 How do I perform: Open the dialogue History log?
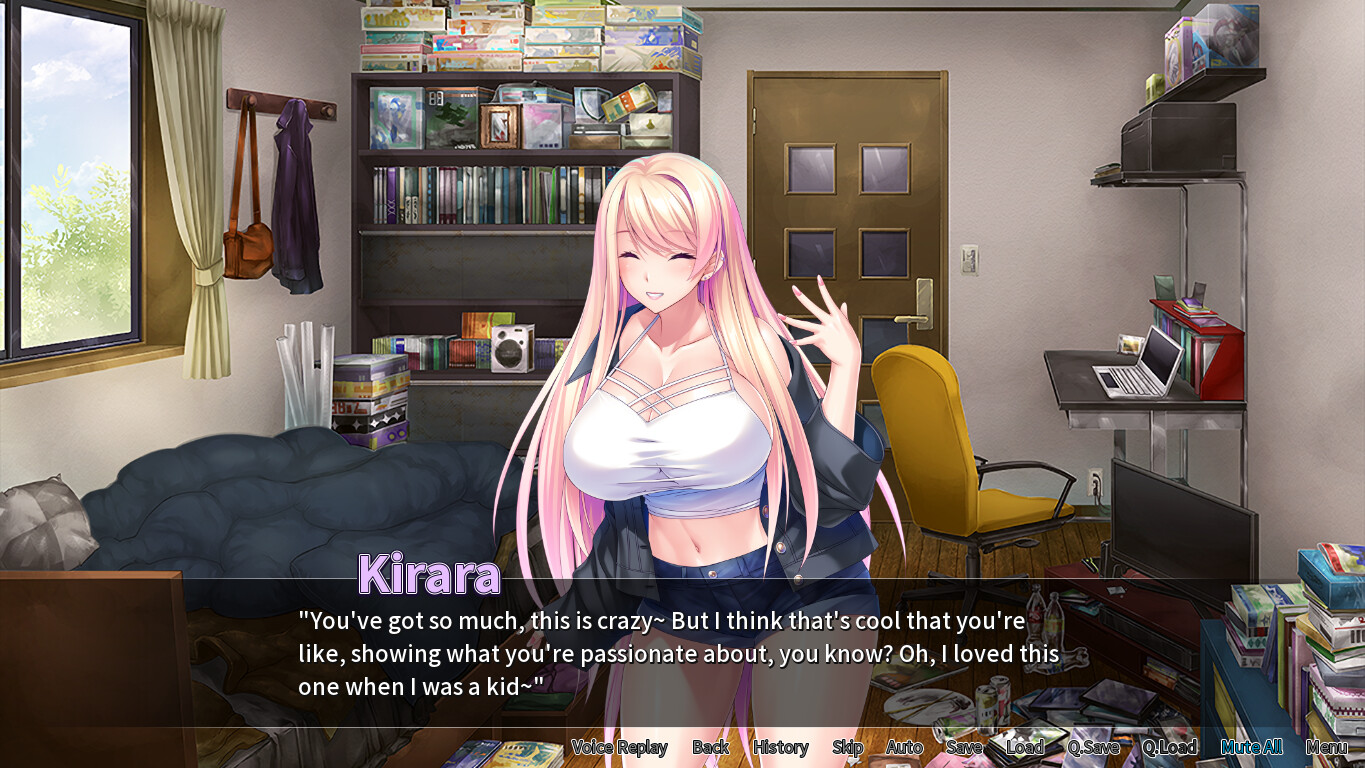(780, 747)
